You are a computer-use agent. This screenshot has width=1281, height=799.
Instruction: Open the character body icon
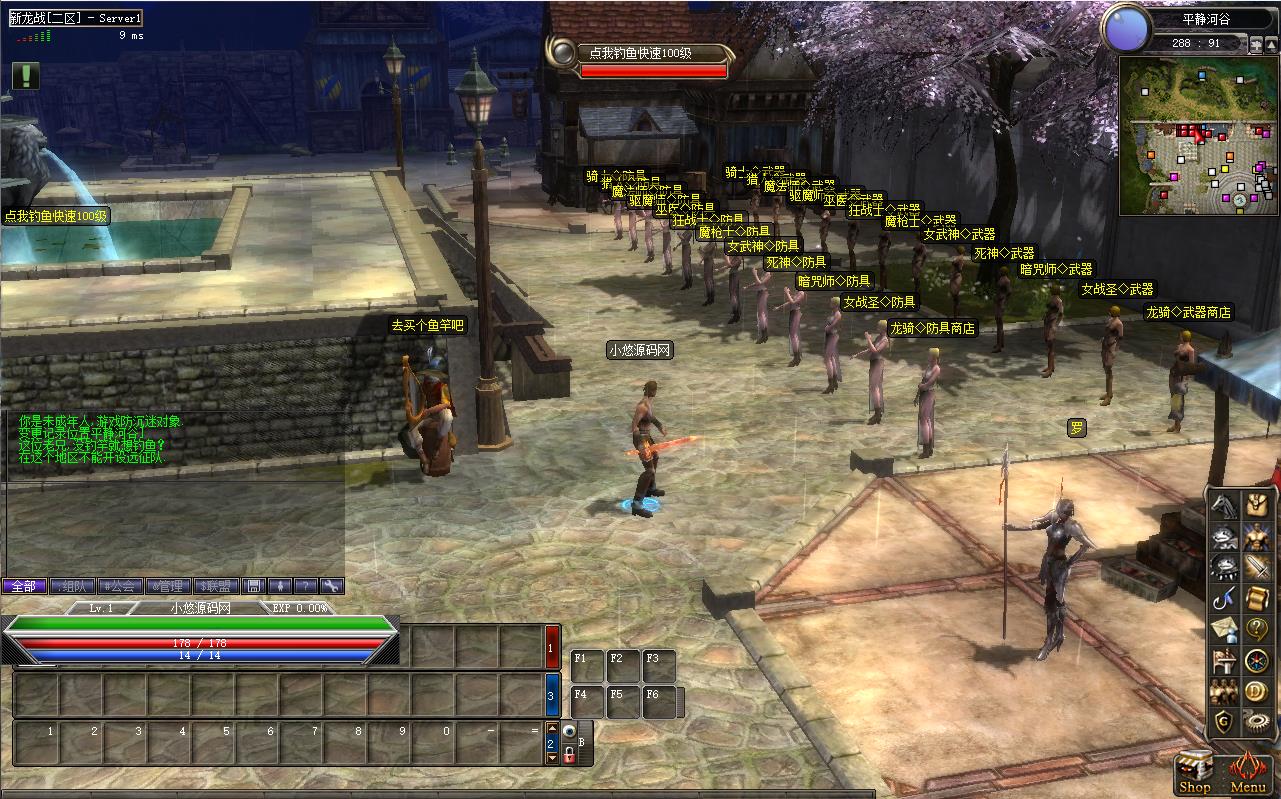1256,537
